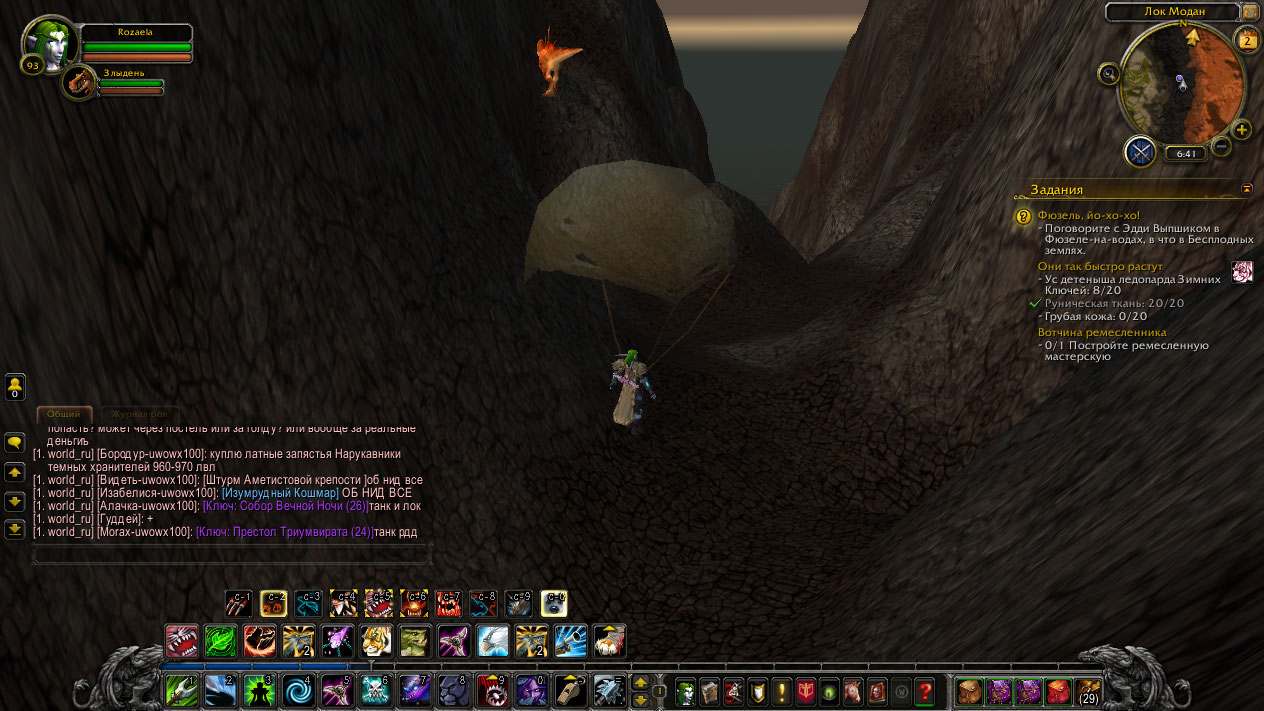Open the calendar showing day 2
Screen dimensions: 1264x711
[1247, 41]
